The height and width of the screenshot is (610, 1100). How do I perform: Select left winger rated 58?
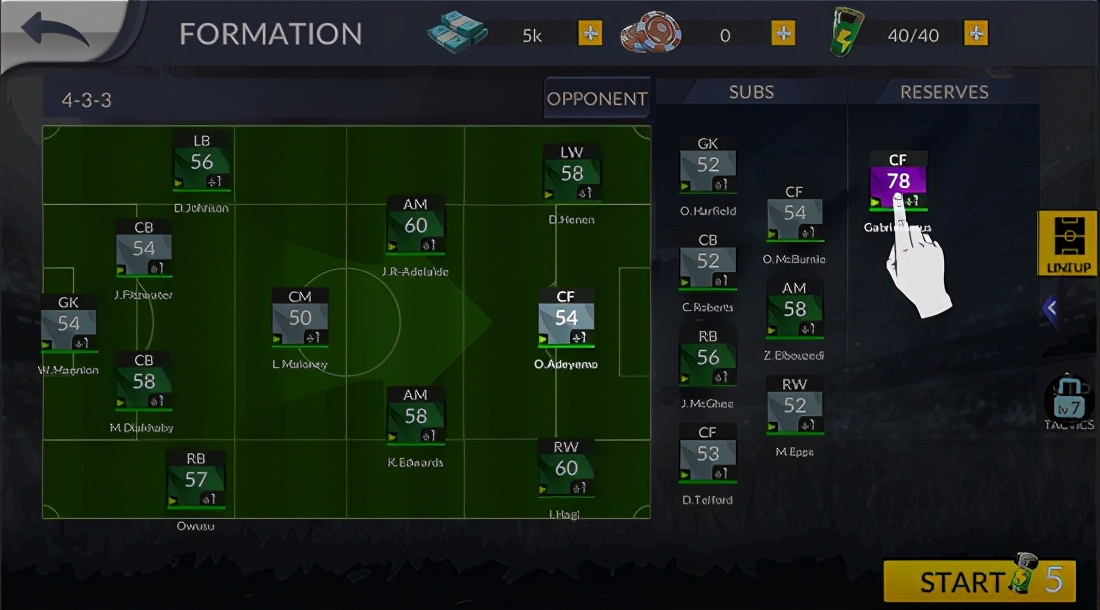(572, 173)
